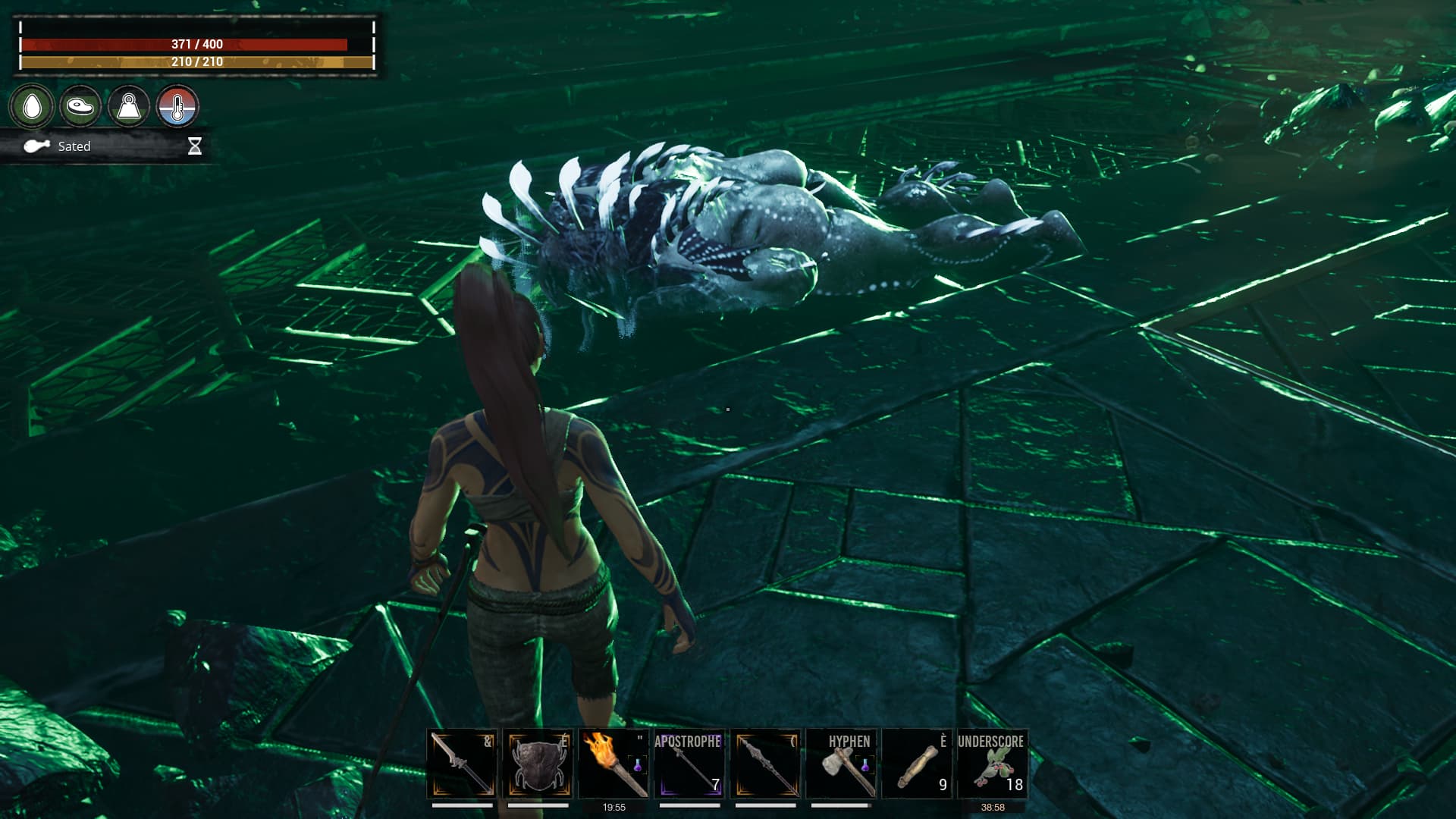Pick the stone hatchet in the Hyphen slot
This screenshot has height=819, width=1456.
tap(841, 764)
